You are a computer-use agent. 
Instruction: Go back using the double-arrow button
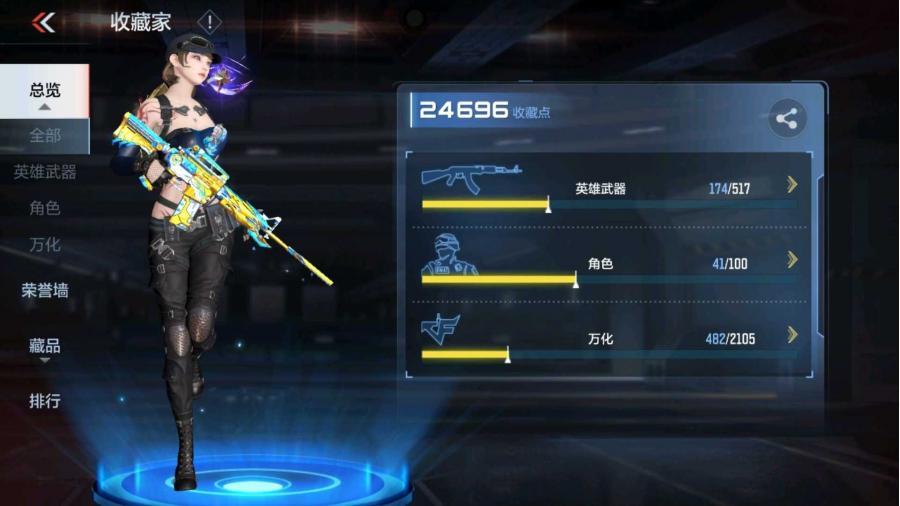(x=43, y=22)
